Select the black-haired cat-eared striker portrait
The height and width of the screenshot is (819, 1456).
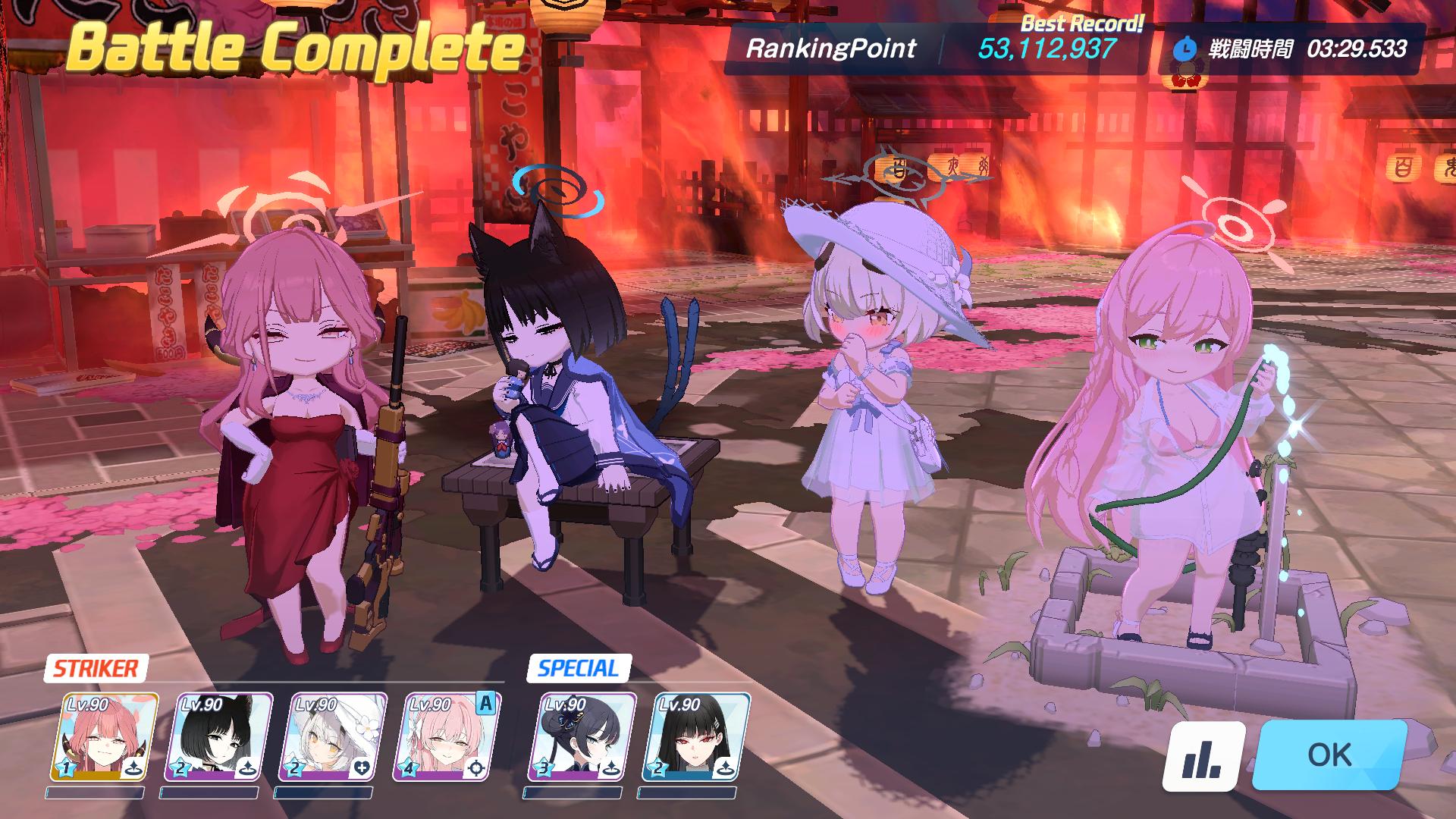point(217,737)
